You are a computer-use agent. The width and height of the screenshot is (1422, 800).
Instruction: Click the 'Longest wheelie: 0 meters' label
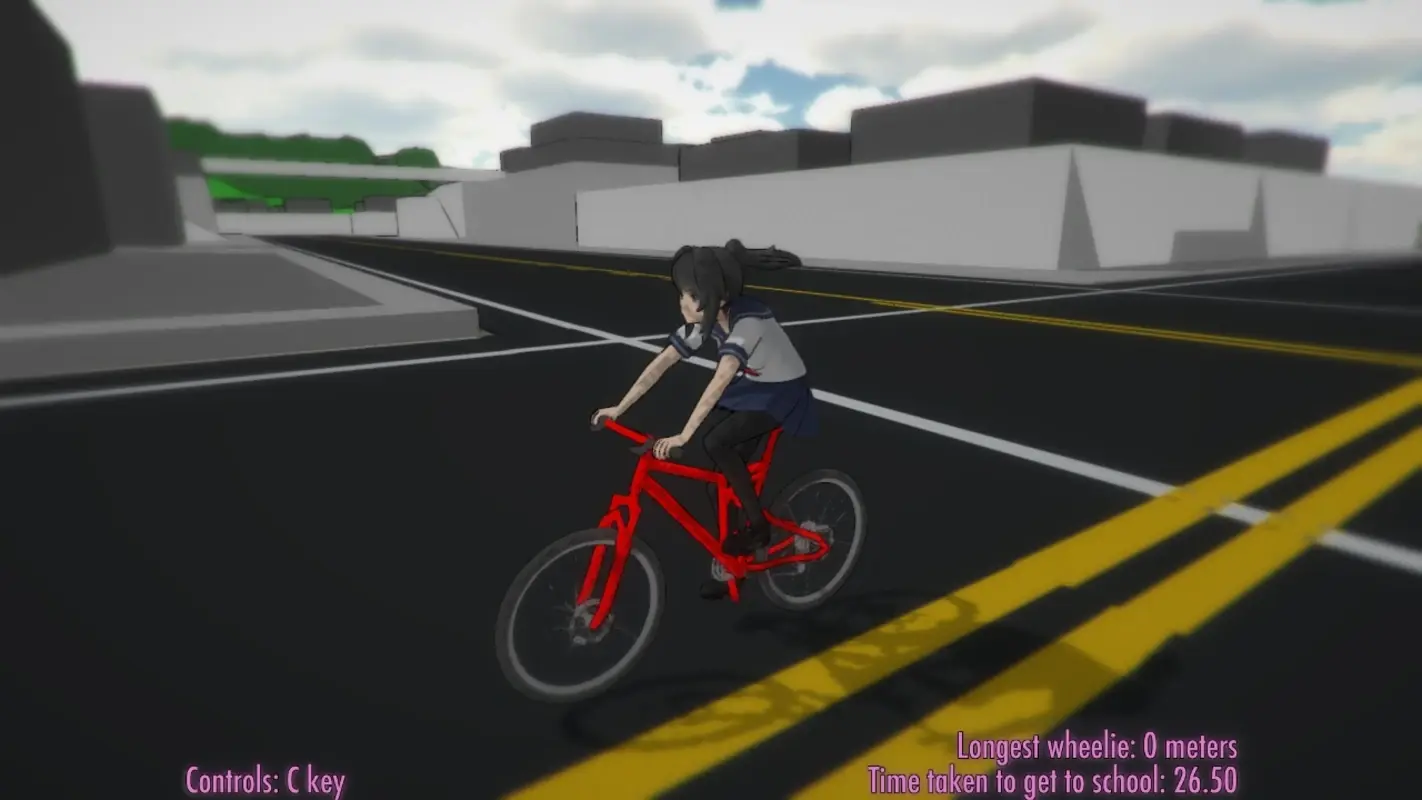coord(1098,746)
